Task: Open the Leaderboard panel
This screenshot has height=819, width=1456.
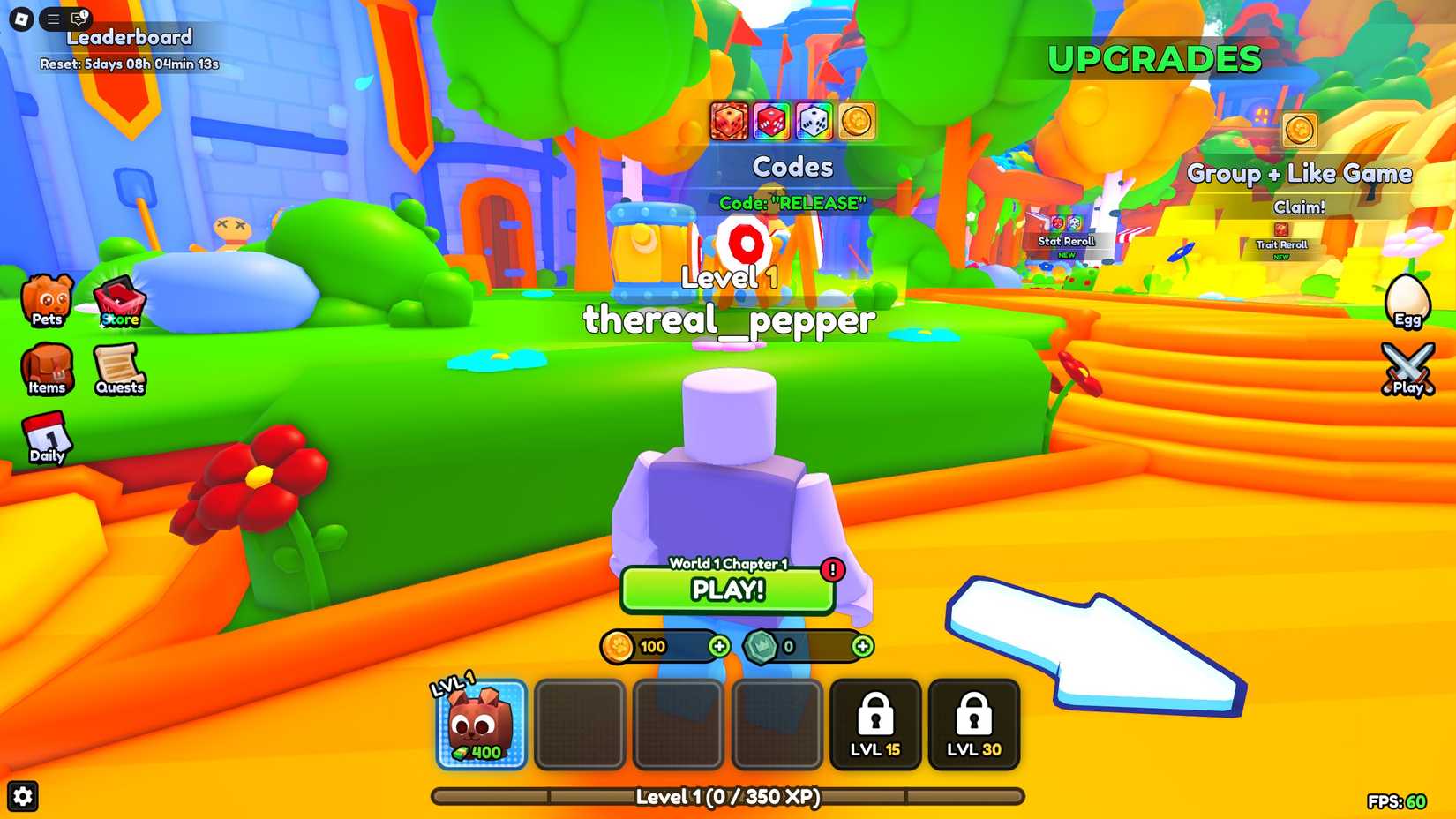Action: point(131,37)
